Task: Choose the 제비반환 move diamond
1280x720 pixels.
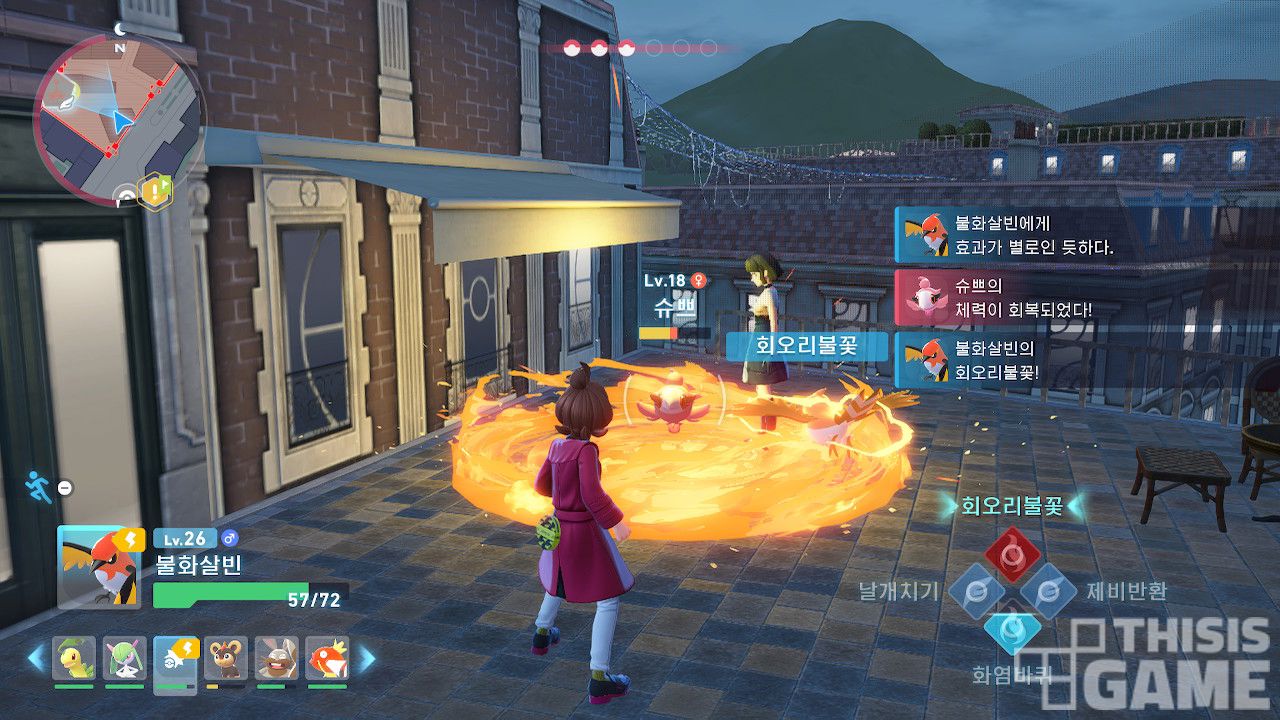Action: pyautogui.click(x=1048, y=591)
